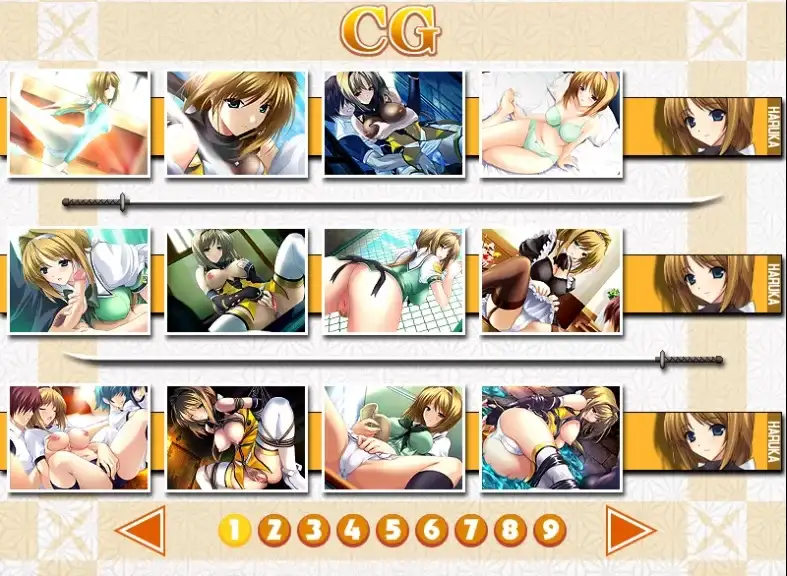The height and width of the screenshot is (576, 787).
Task: Go to the previous gallery page arrow
Action: pyautogui.click(x=142, y=531)
